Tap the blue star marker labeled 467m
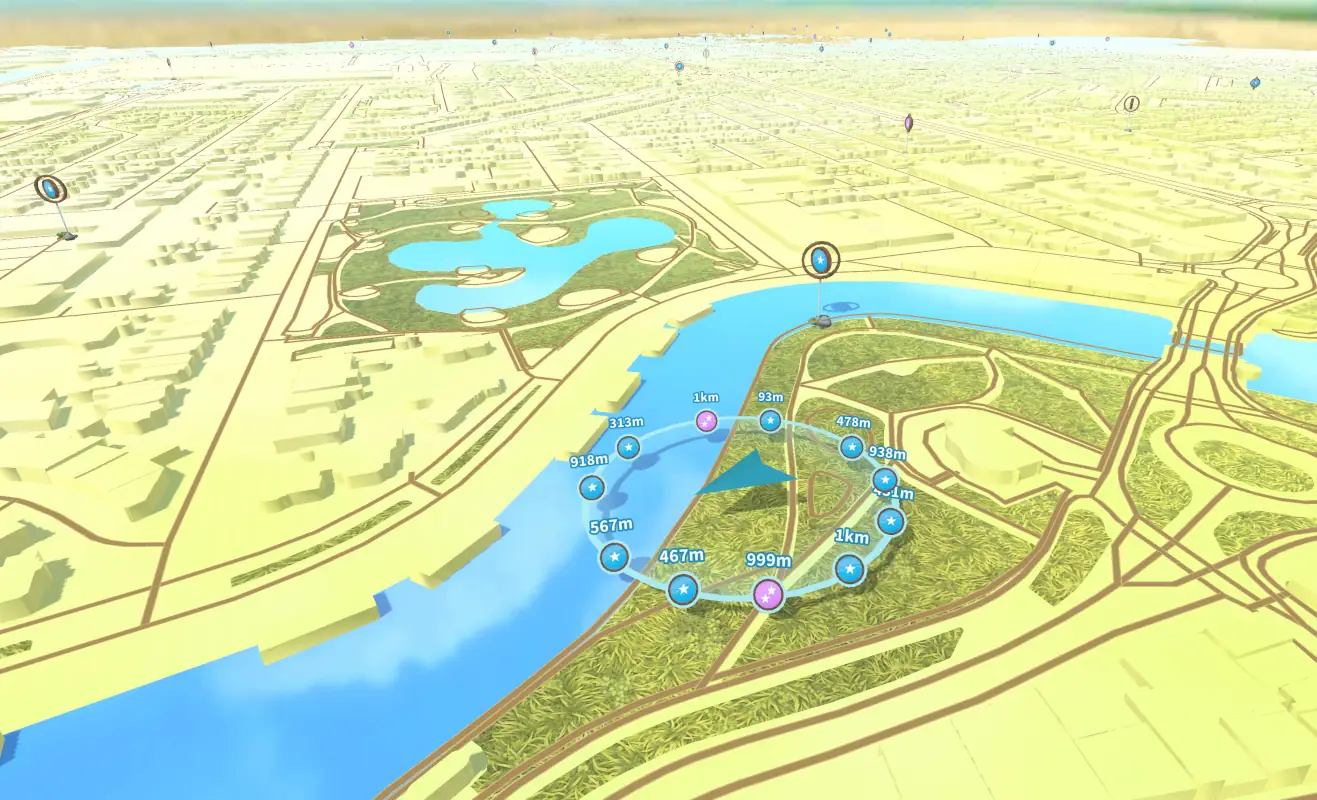 point(683,590)
